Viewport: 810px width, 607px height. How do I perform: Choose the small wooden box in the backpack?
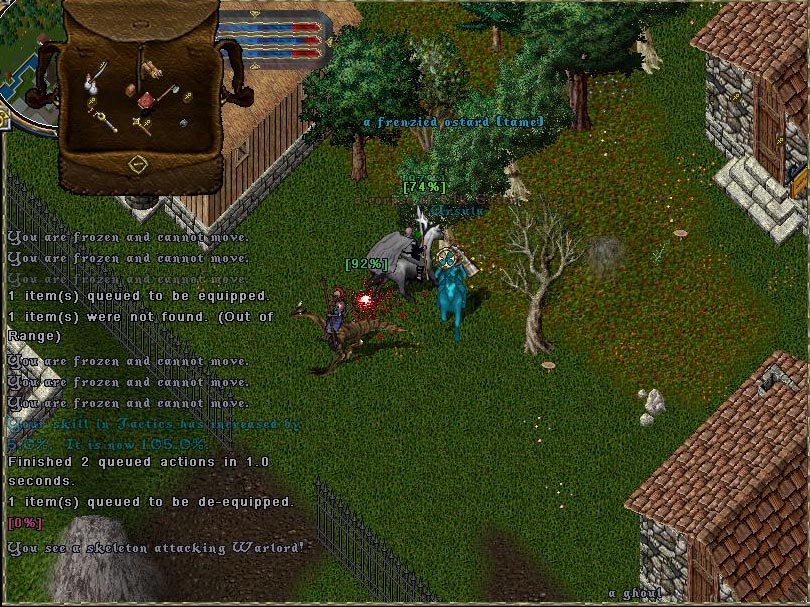[130, 91]
